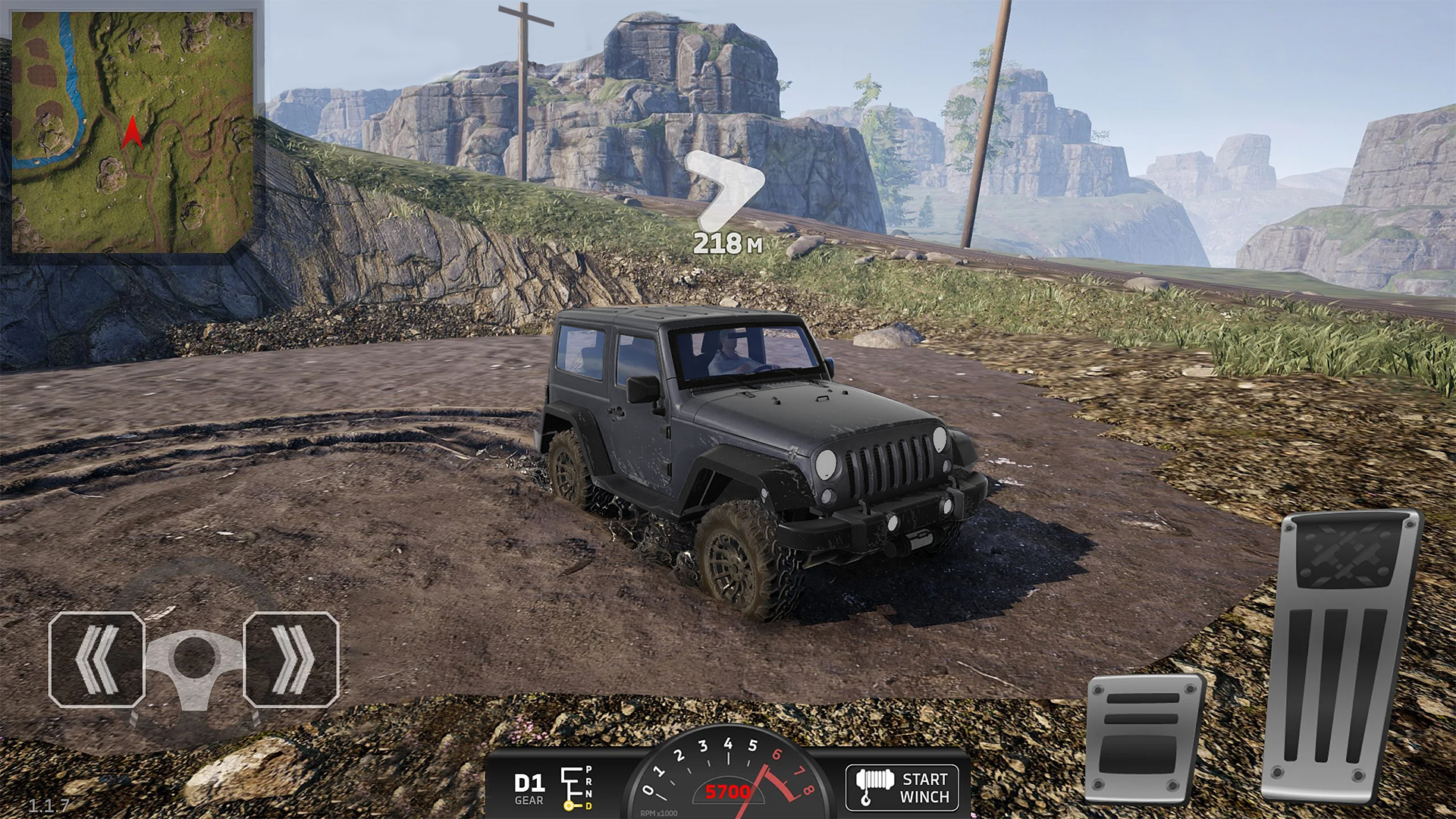Select Drive on the shift pattern
Image resolution: width=1456 pixels, height=819 pixels.
coord(589,805)
